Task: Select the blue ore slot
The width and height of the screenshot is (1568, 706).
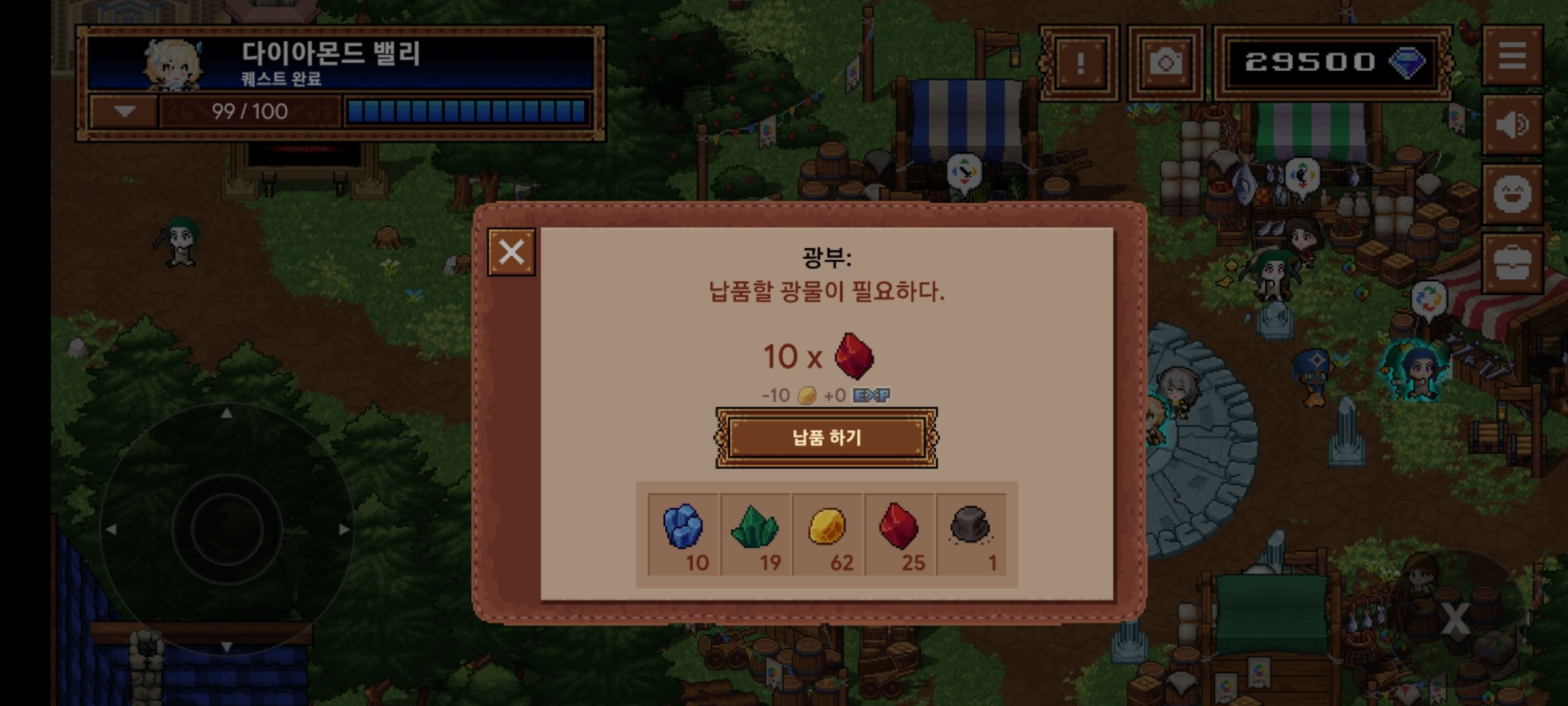Action: pyautogui.click(x=683, y=534)
